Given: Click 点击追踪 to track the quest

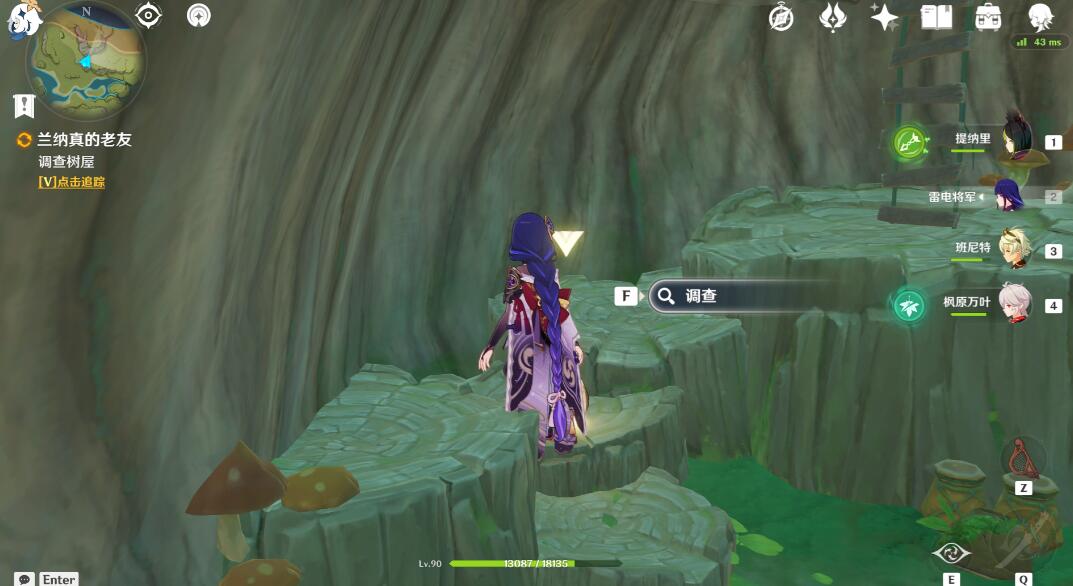Looking at the screenshot, I should click(72, 182).
